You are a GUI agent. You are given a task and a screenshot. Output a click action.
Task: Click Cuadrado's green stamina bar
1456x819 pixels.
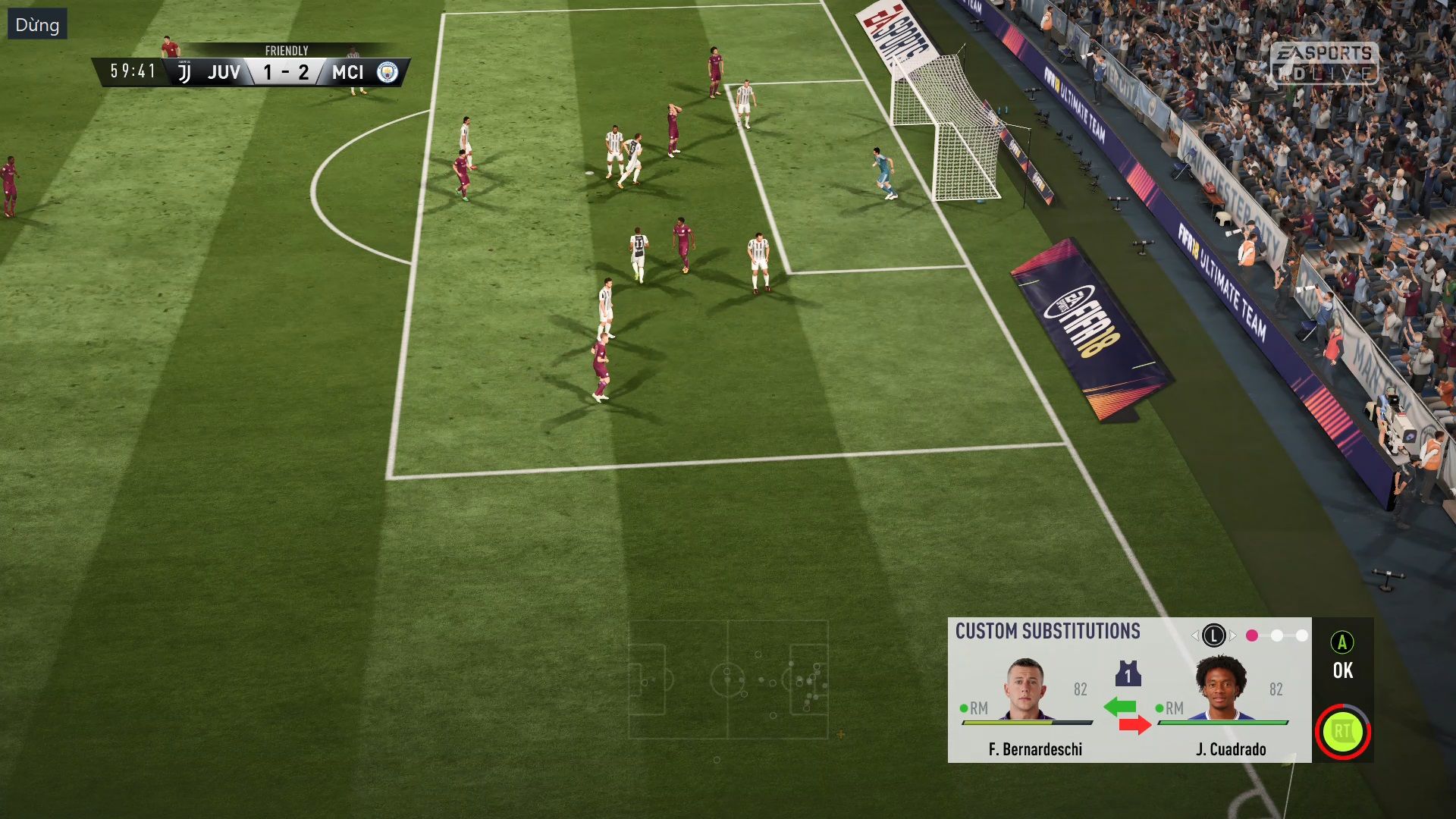[x=1223, y=723]
